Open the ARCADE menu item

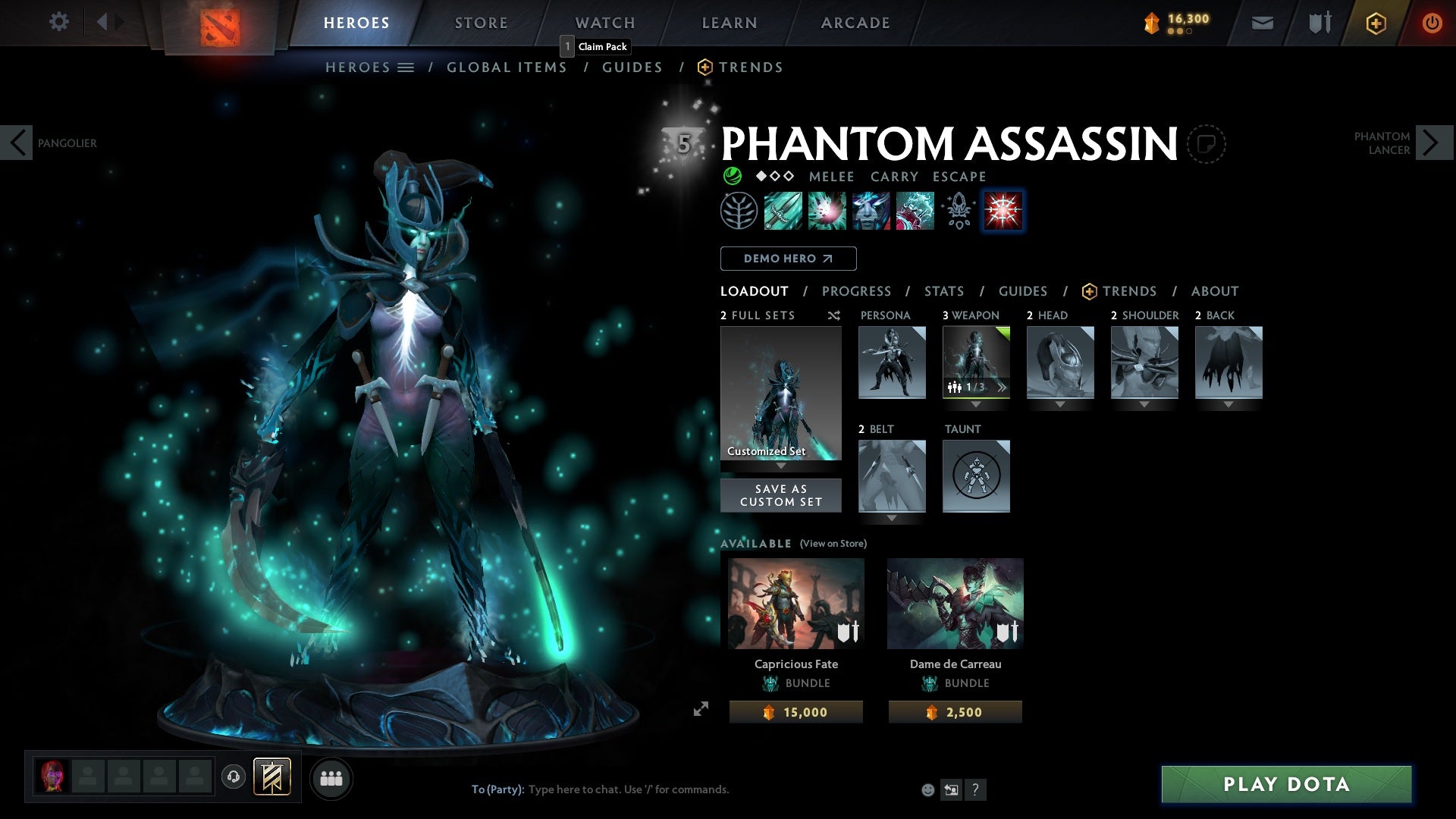pyautogui.click(x=855, y=23)
